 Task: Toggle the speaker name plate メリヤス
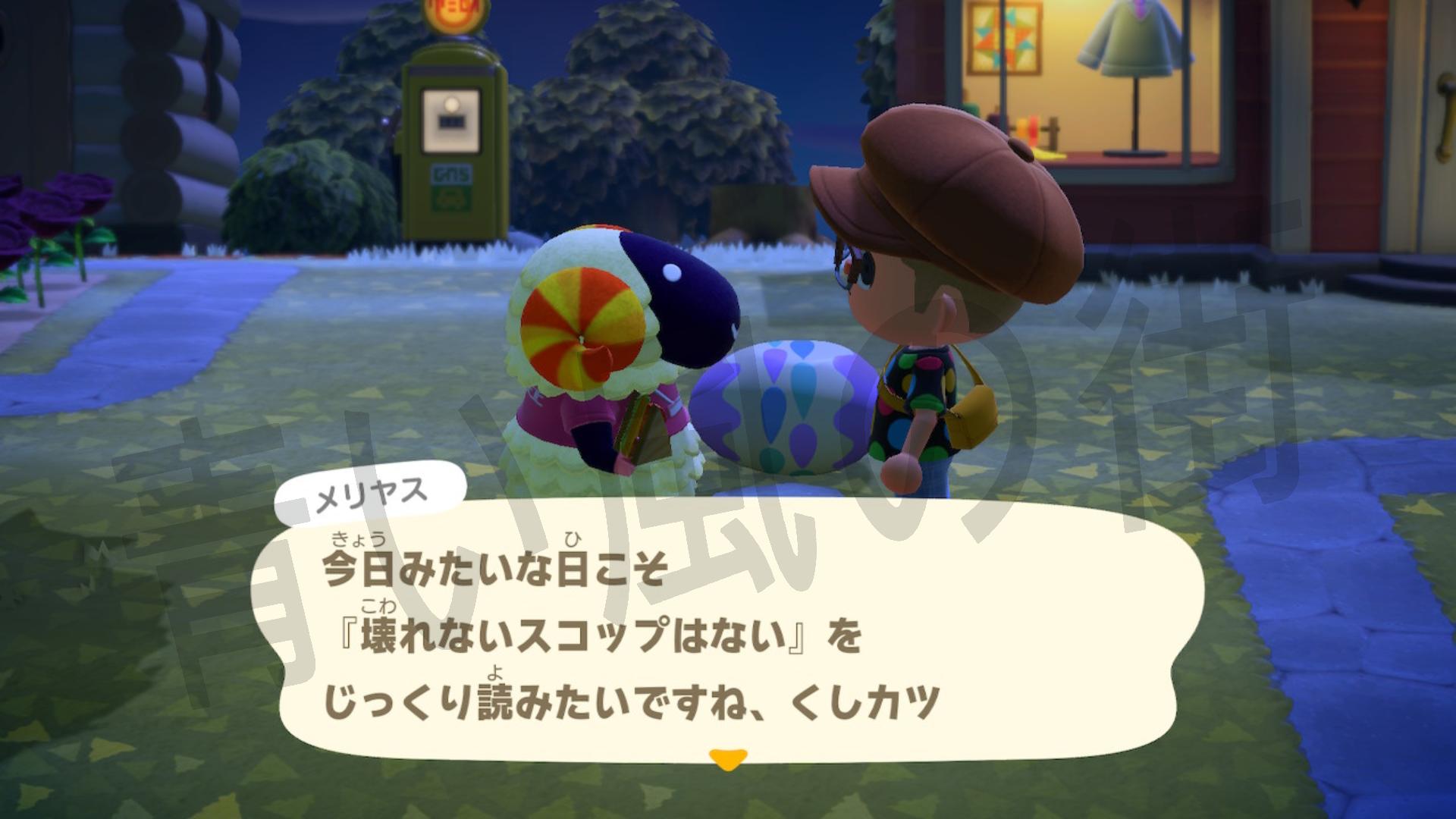(x=372, y=491)
